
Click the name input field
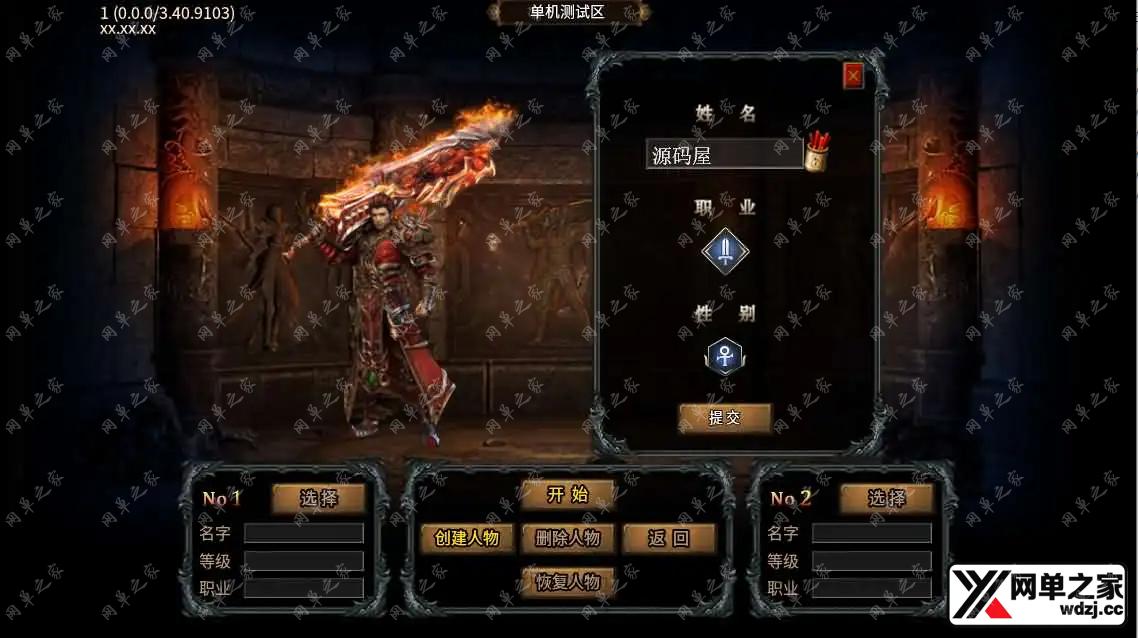point(724,155)
